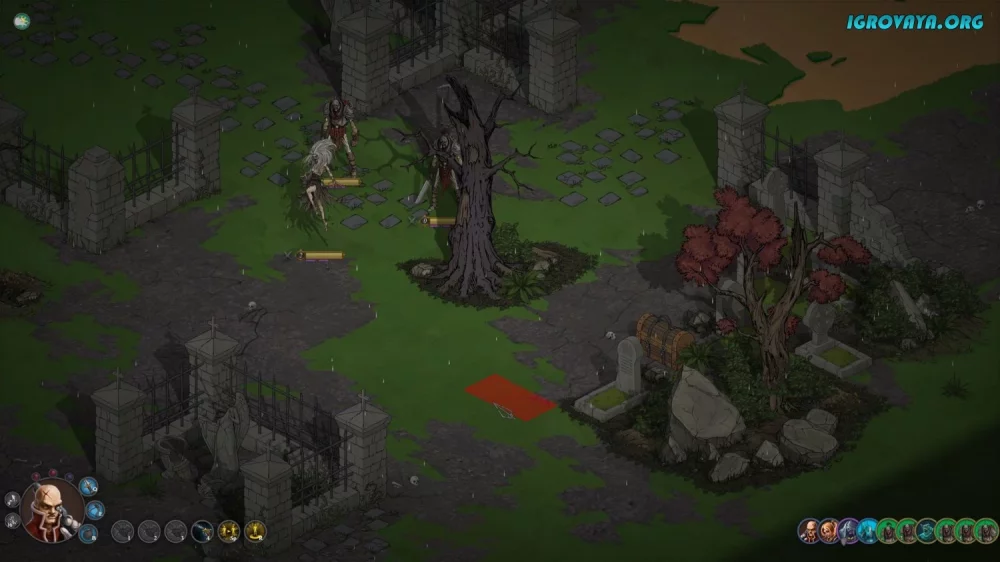Image resolution: width=1000 pixels, height=562 pixels.
Task: Choose the purple-ringed hooded figure turn portrait
Action: (848, 531)
